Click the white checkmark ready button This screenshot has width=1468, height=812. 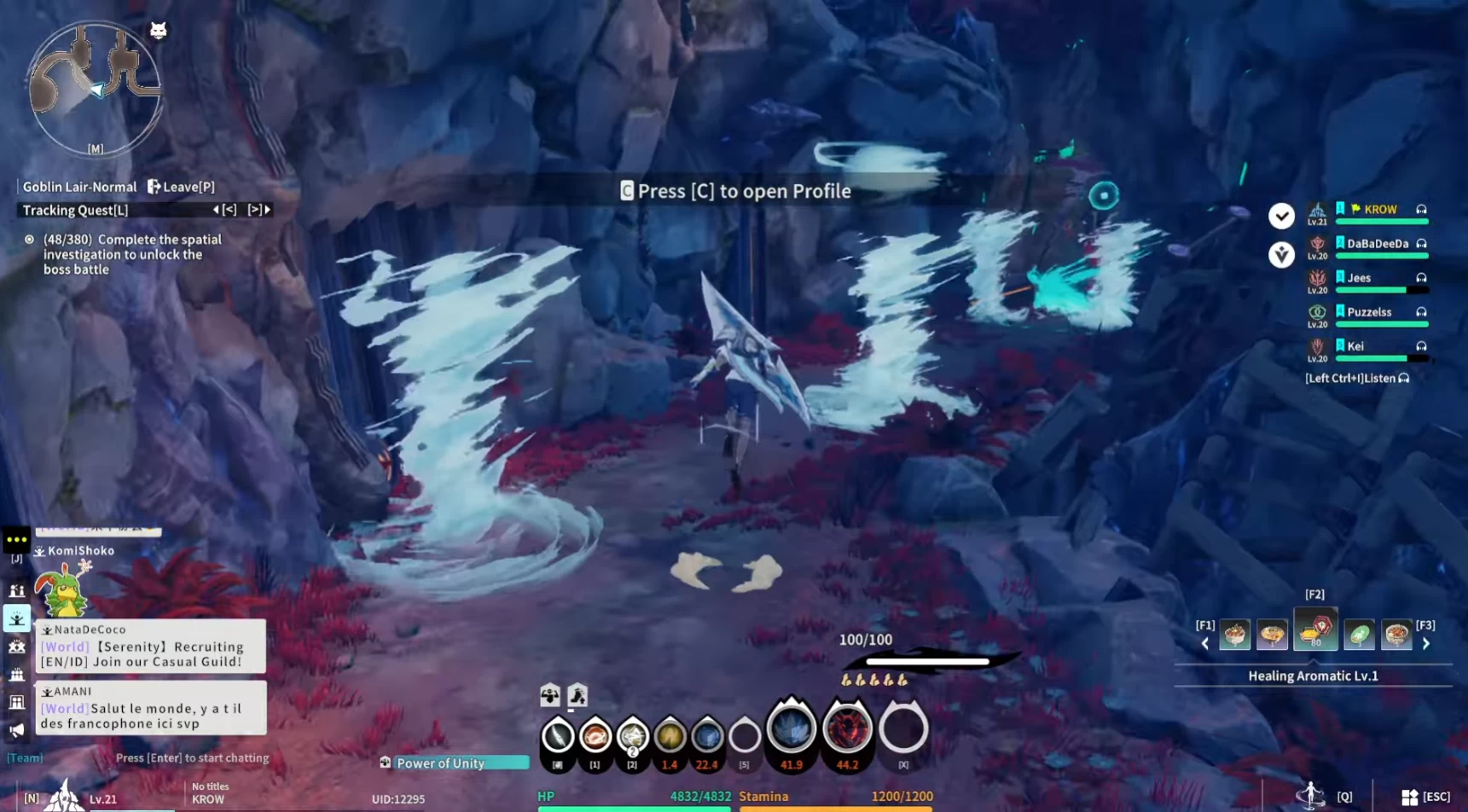[1280, 216]
